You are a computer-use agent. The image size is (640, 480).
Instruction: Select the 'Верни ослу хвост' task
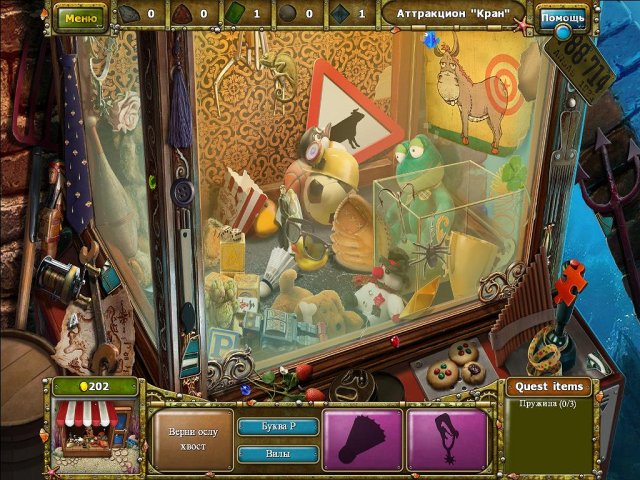point(191,439)
